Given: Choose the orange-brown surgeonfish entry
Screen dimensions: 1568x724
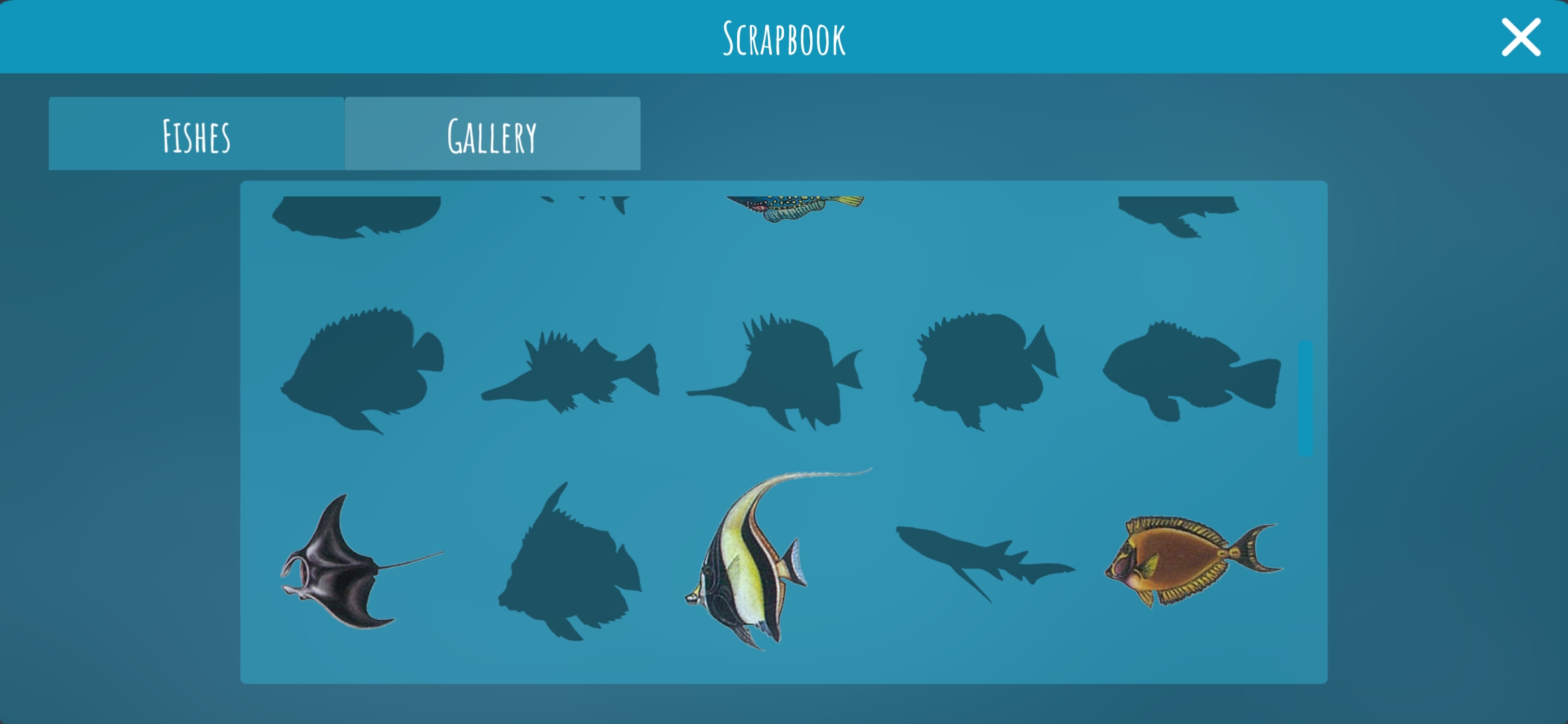Looking at the screenshot, I should tap(1186, 561).
